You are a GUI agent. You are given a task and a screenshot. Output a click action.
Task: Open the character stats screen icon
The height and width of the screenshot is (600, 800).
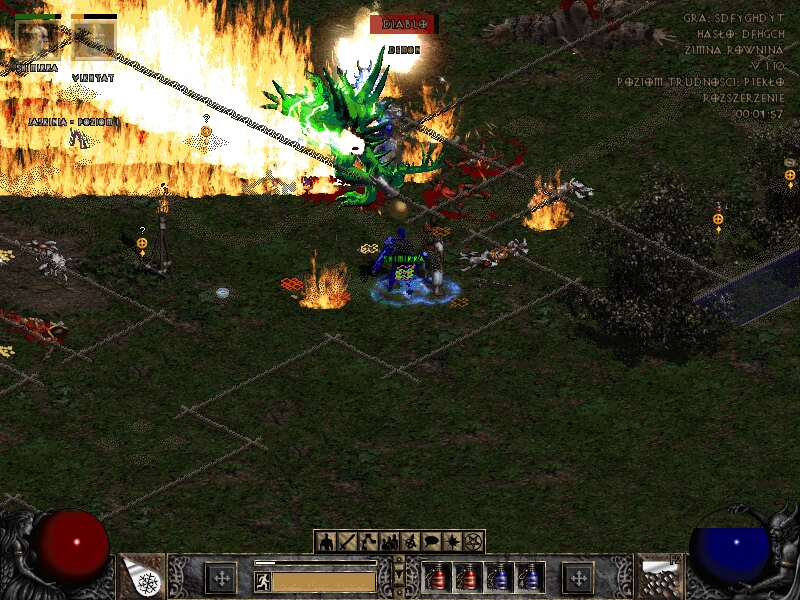326,542
